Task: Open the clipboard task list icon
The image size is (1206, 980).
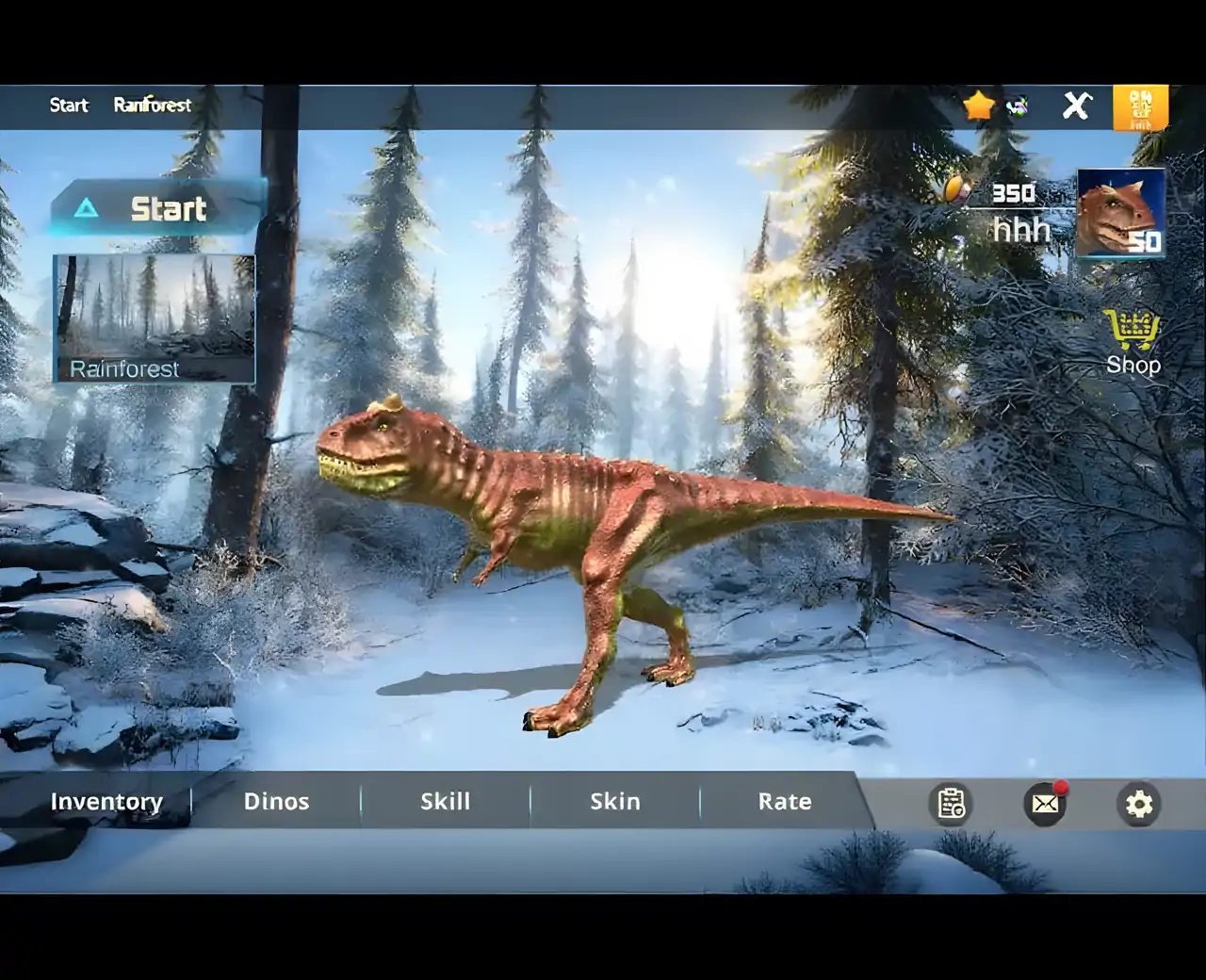Action: [x=951, y=804]
